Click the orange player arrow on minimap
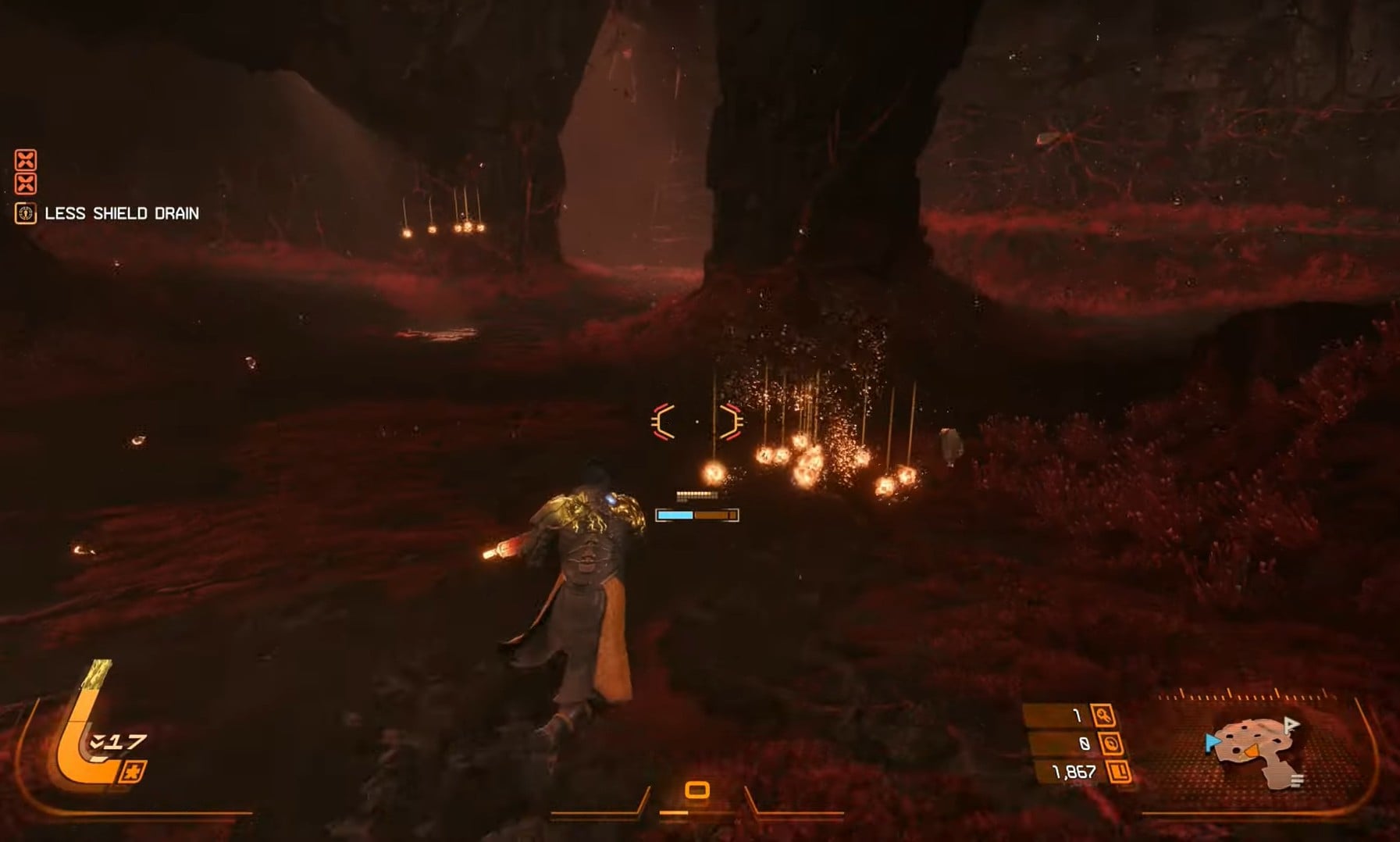This screenshot has height=842, width=1400. (1251, 751)
